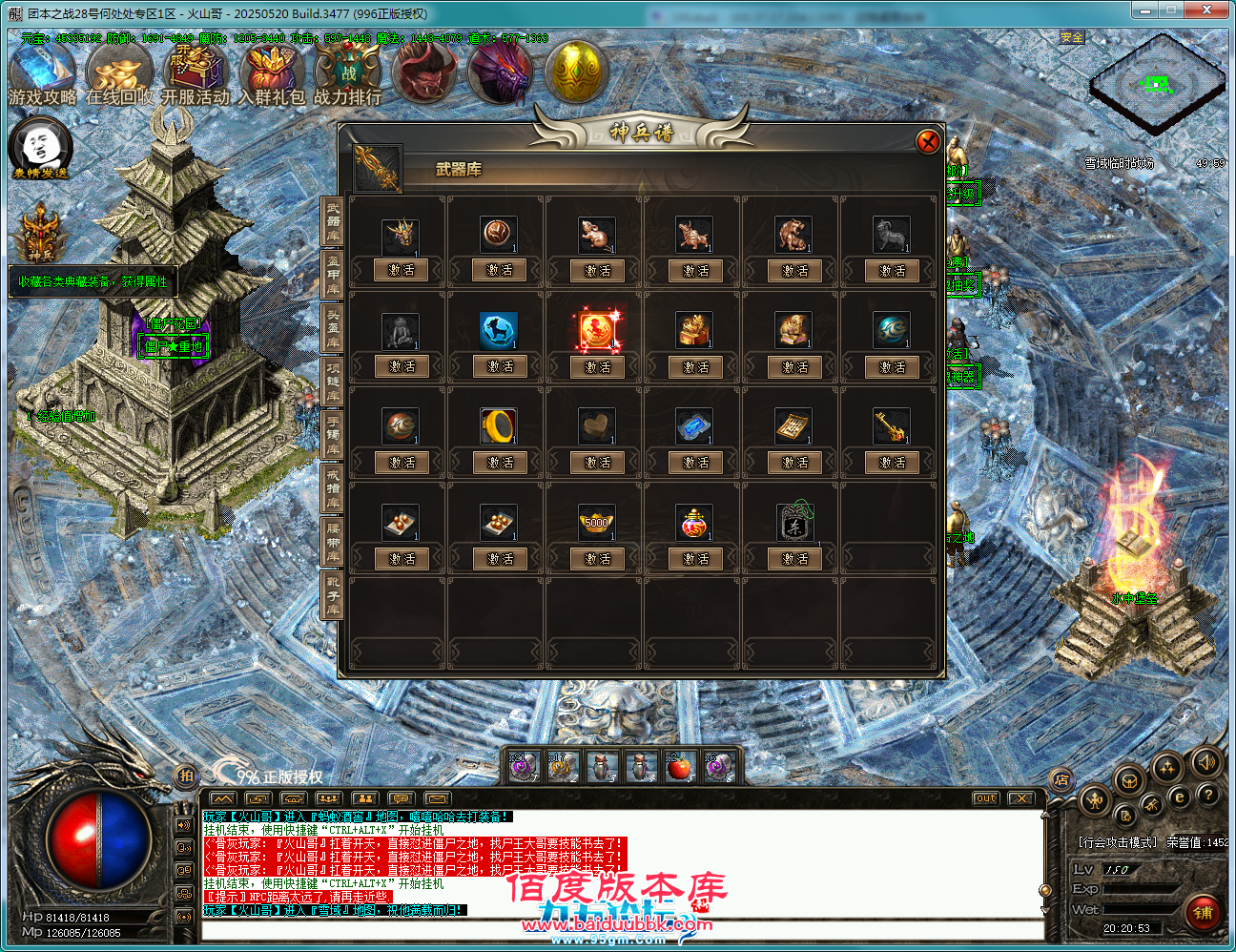Use the red apple hotbar item
This screenshot has height=952, width=1236.
678,767
